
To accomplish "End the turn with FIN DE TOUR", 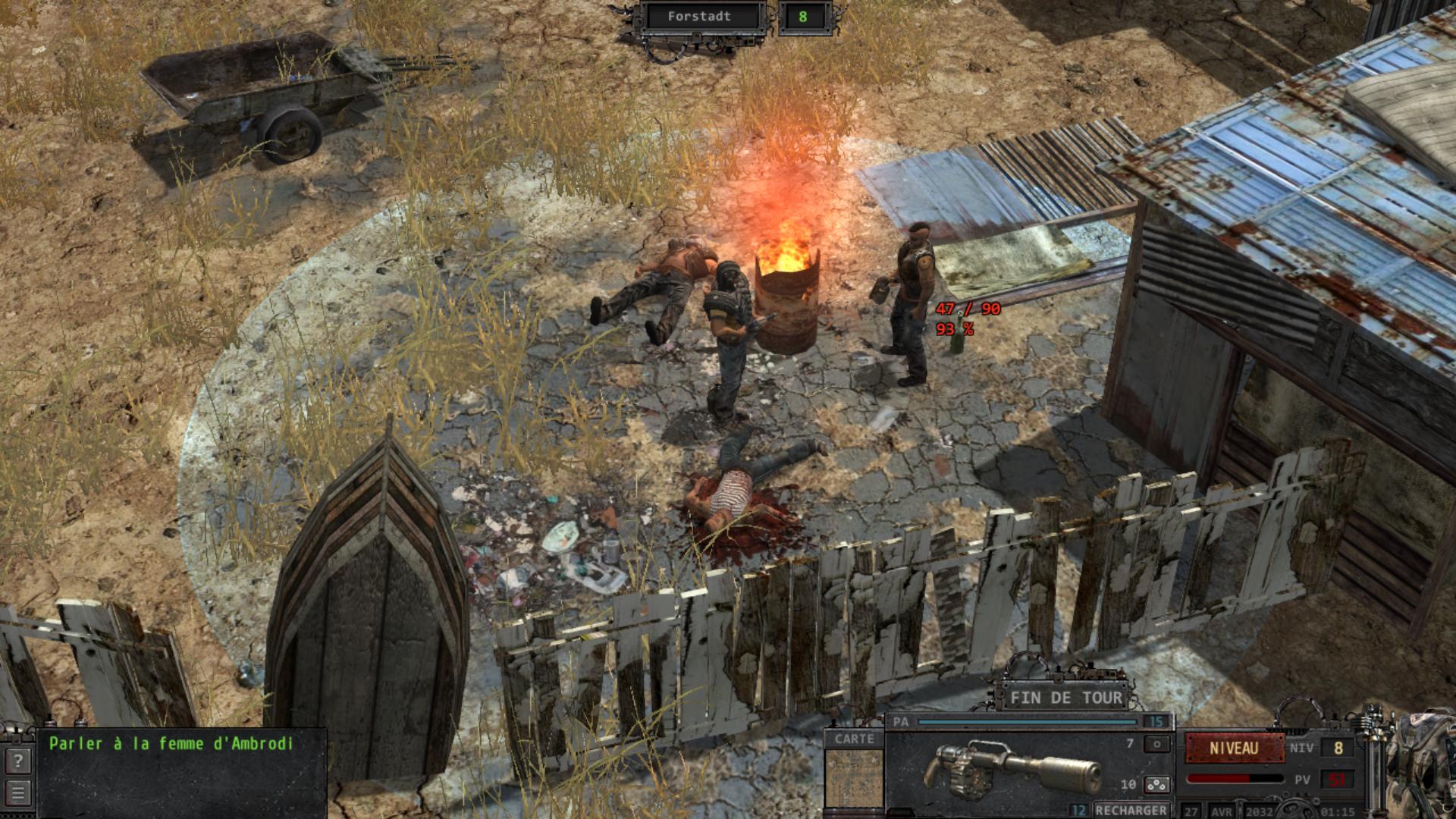I will coord(1065,698).
